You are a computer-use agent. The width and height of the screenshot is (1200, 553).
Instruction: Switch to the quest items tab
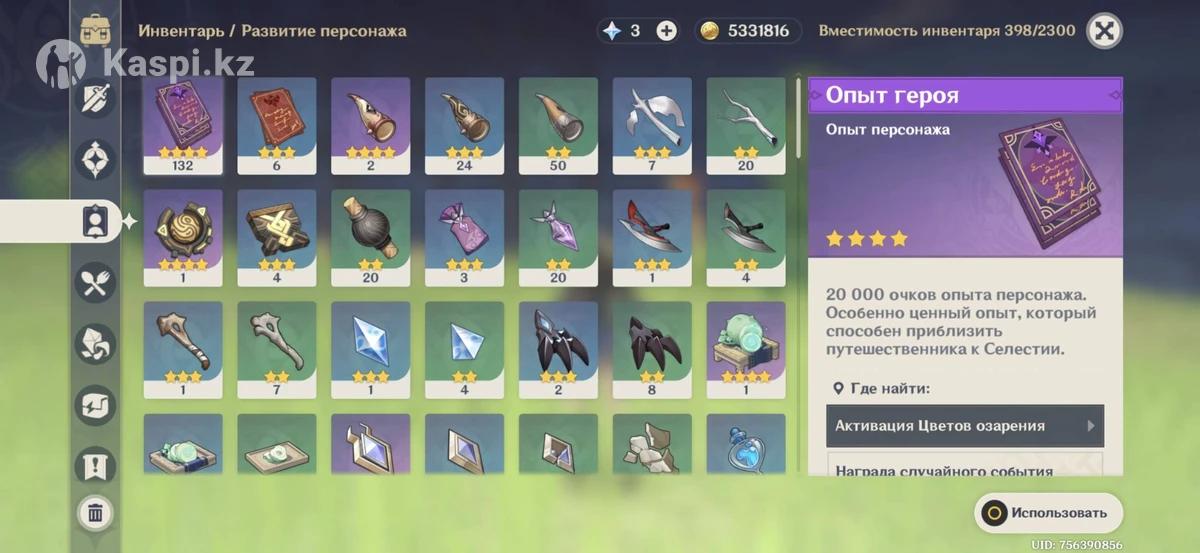tap(96, 465)
